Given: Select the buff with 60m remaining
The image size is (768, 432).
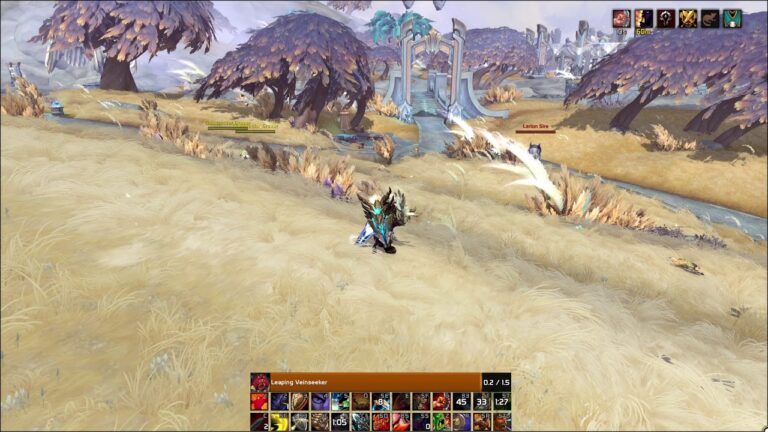Looking at the screenshot, I should [x=644, y=18].
